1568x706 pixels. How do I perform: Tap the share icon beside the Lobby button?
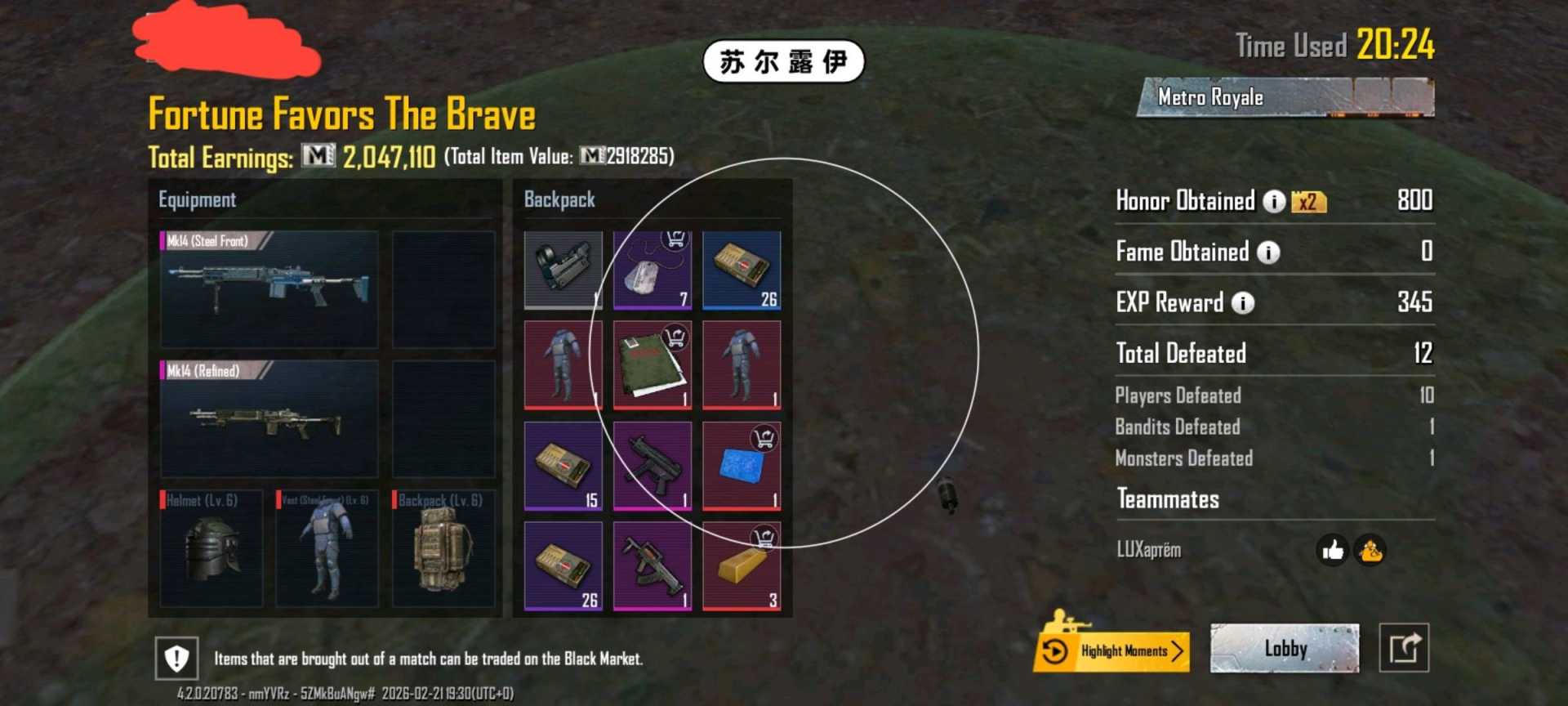(x=1406, y=646)
